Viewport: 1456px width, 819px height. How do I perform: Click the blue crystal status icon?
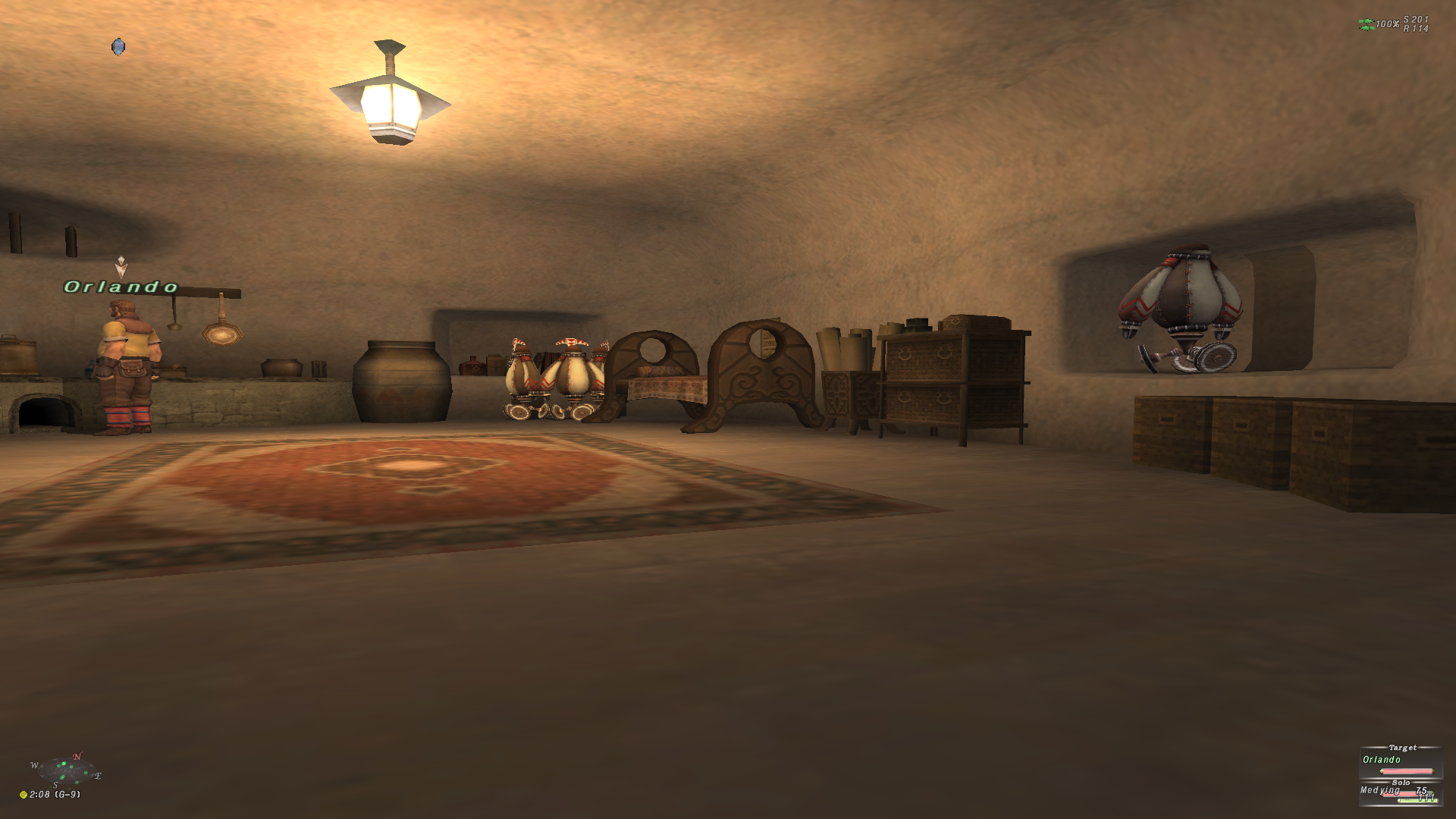pos(118,47)
